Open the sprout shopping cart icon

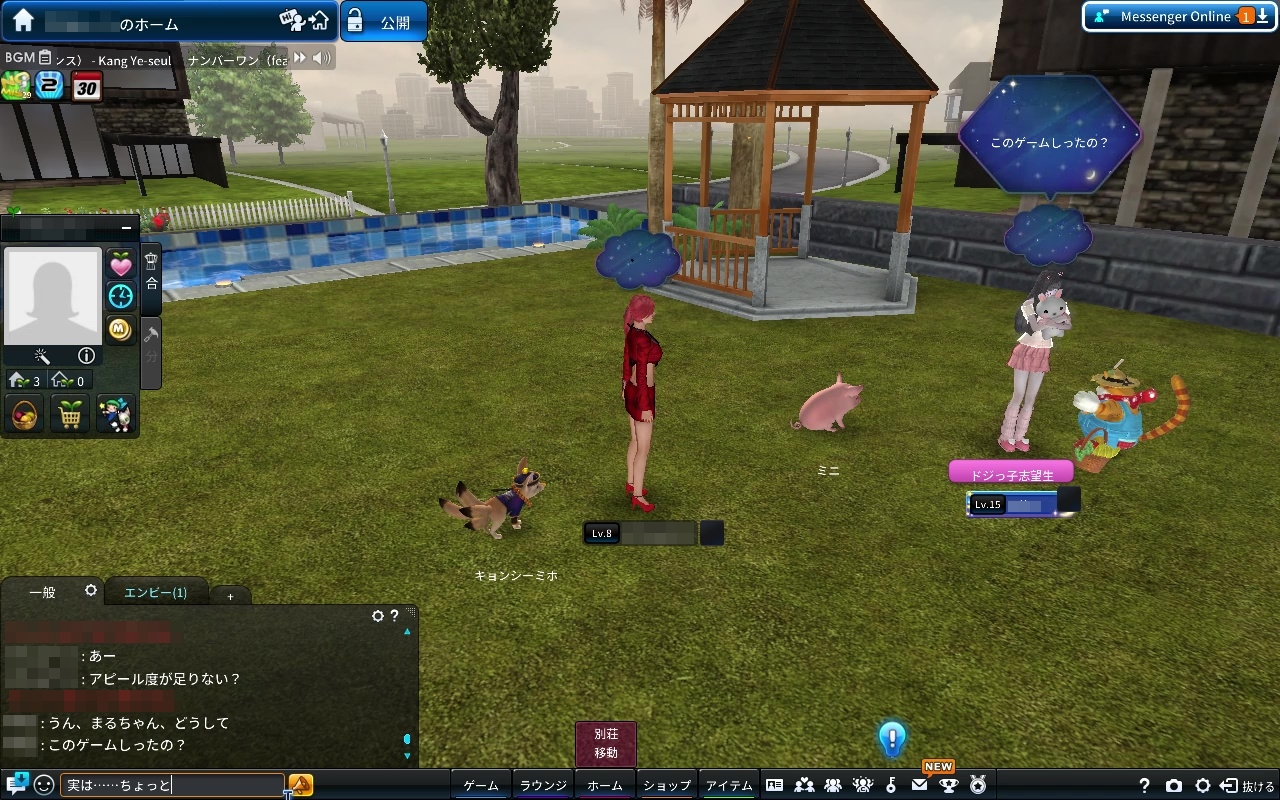(x=70, y=414)
